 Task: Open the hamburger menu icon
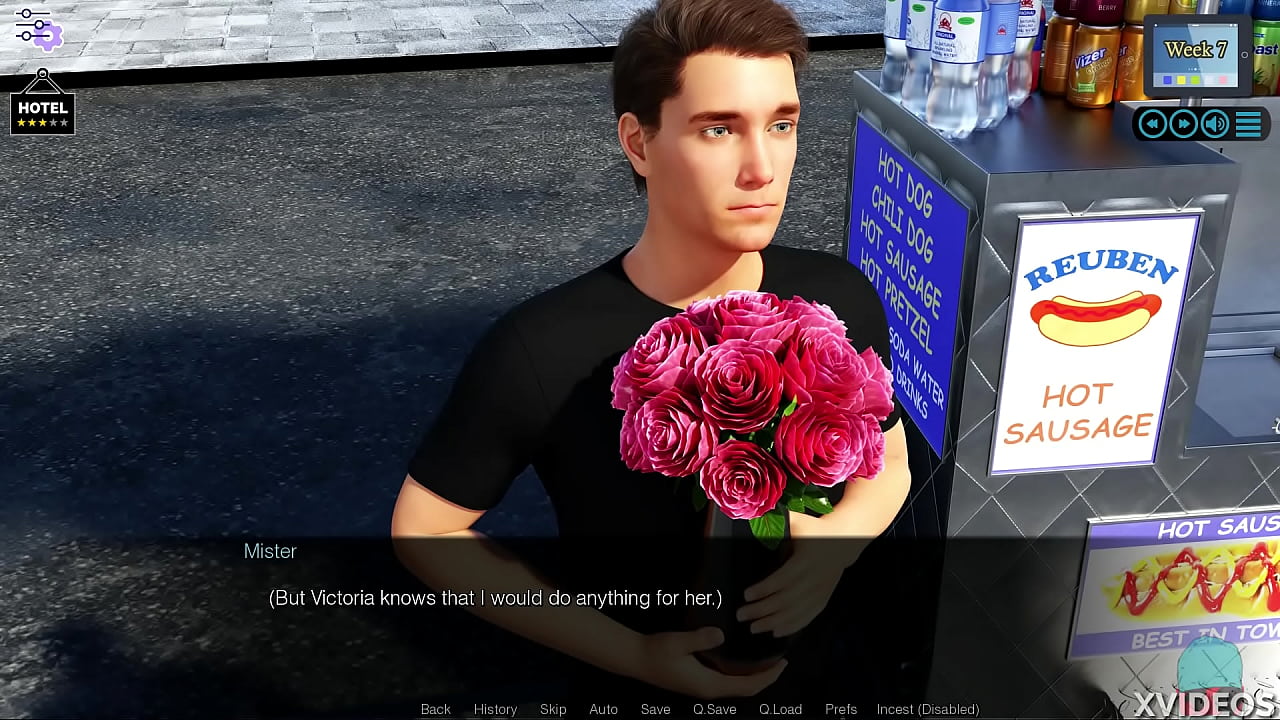1248,124
